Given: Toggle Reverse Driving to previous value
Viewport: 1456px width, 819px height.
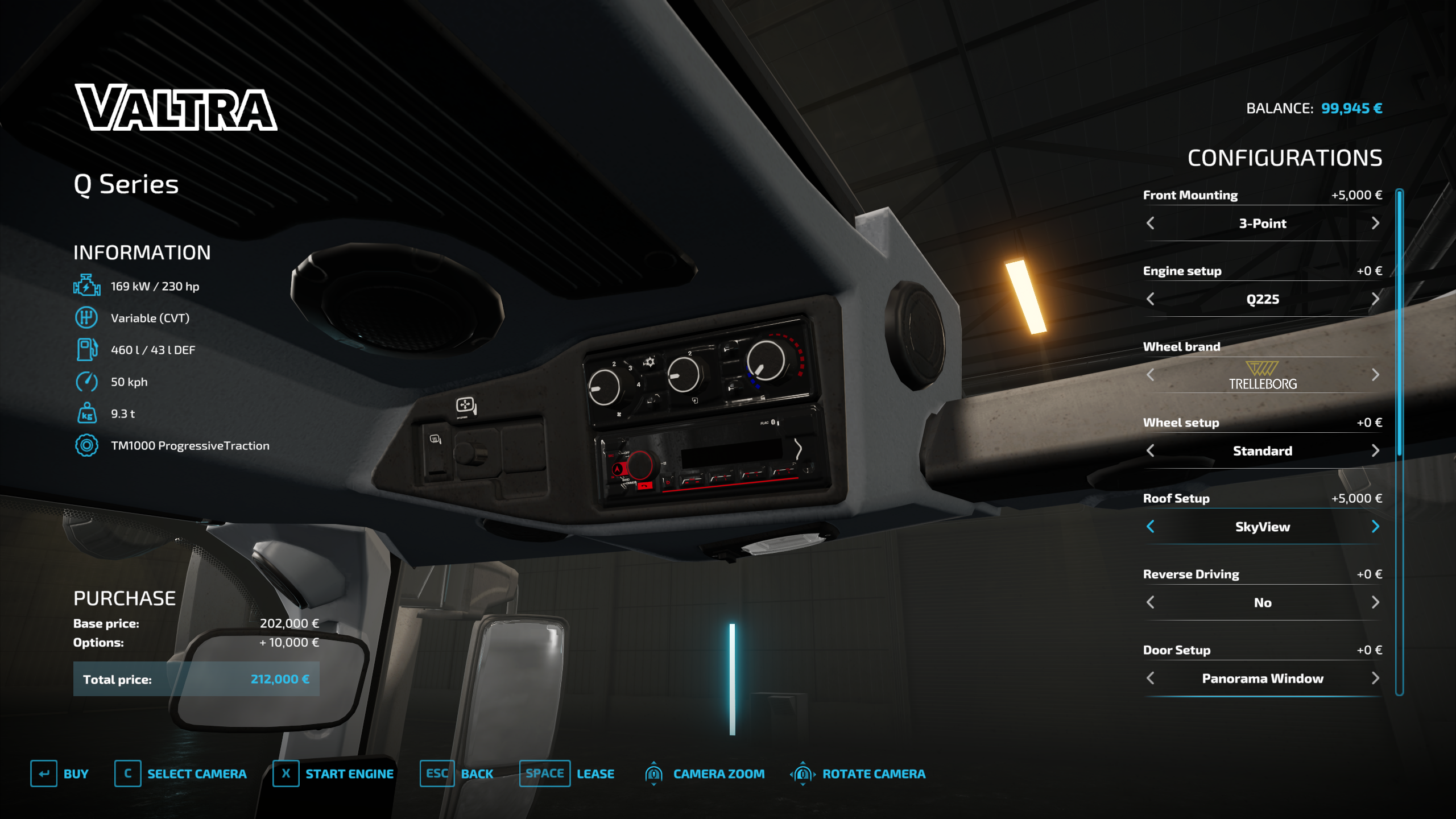Looking at the screenshot, I should pos(1151,602).
